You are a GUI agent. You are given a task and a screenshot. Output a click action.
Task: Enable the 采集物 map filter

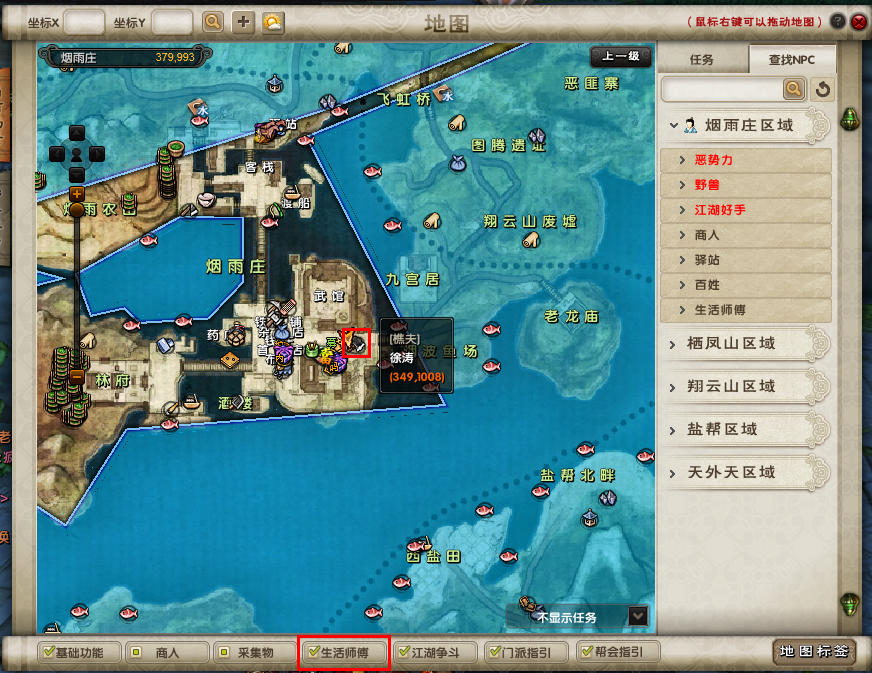tap(222, 653)
